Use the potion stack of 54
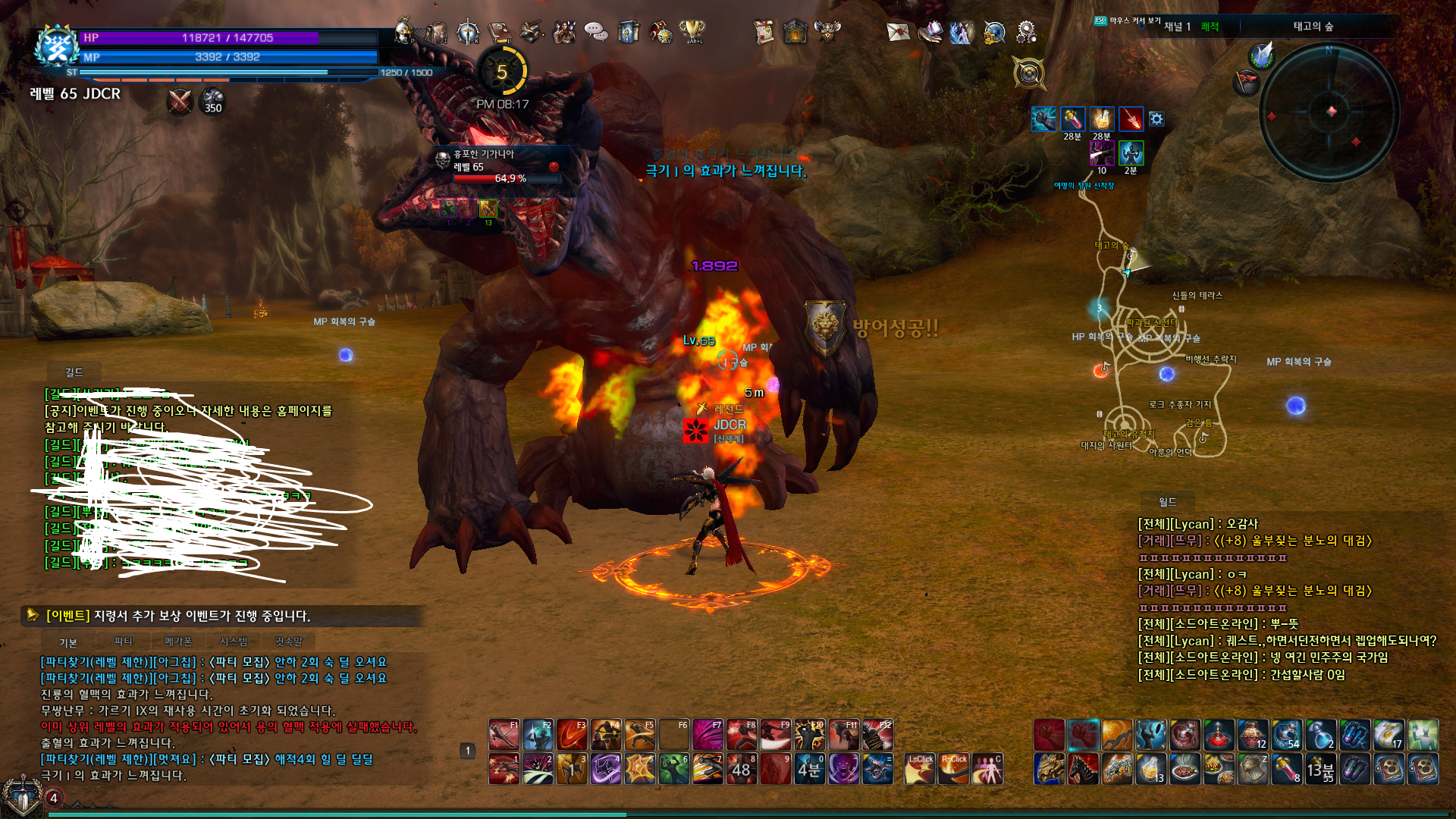The image size is (1456, 819). (1286, 735)
